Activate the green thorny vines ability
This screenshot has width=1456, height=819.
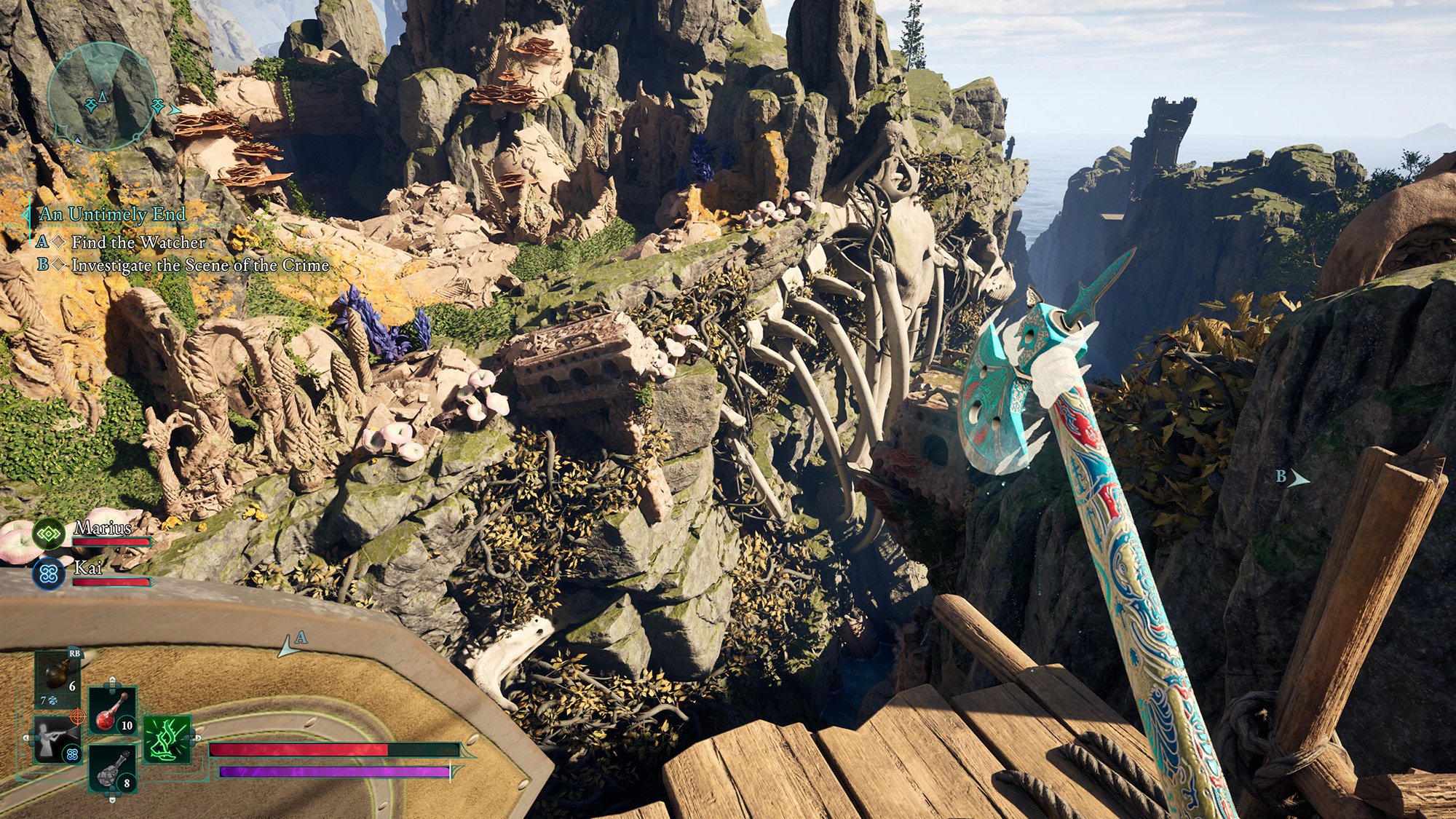click(167, 738)
